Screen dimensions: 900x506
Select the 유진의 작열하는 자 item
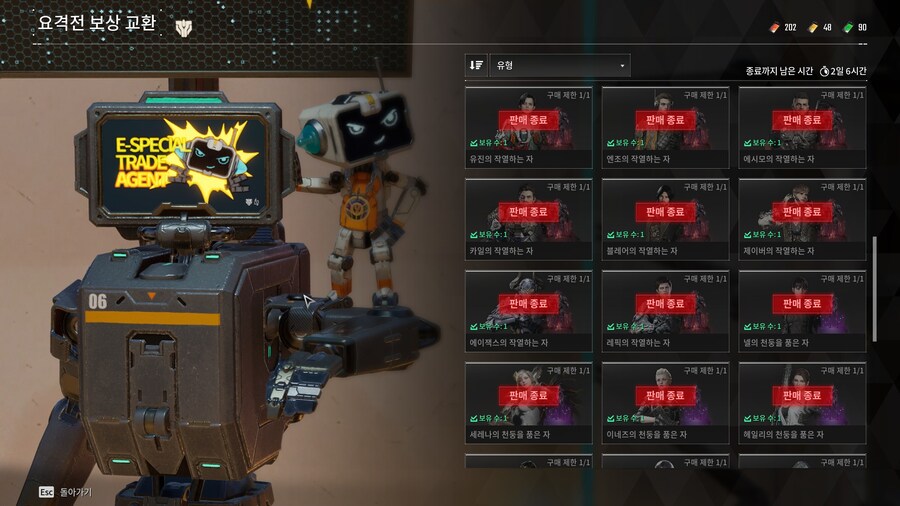point(528,127)
